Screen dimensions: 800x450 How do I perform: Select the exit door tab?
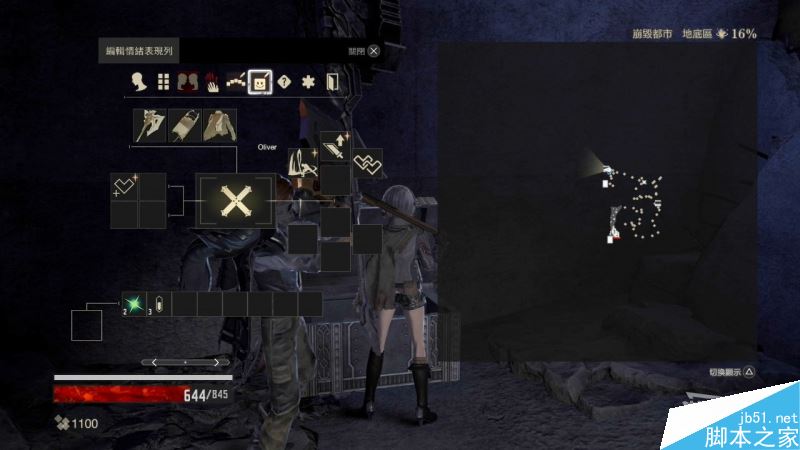pos(334,82)
